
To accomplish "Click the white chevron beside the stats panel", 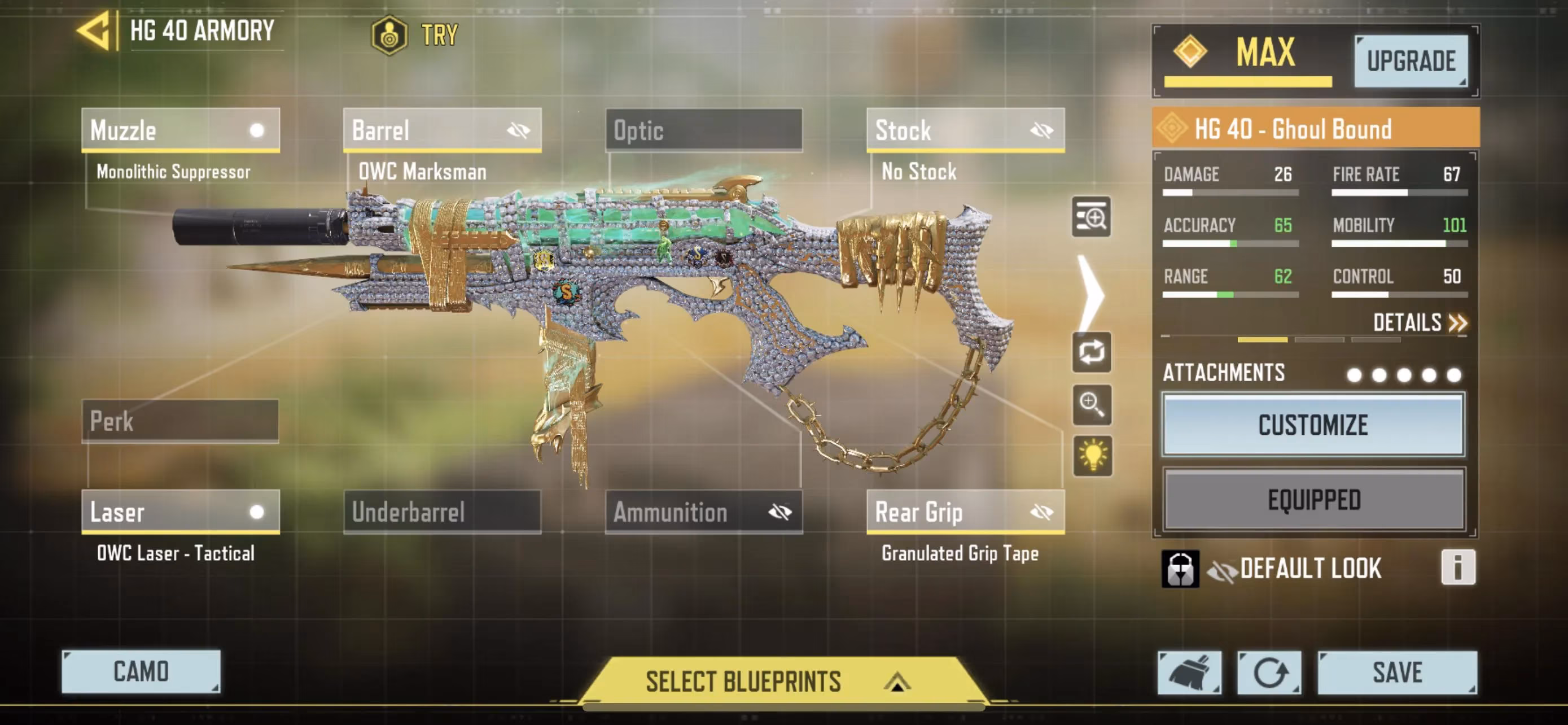I will [x=1093, y=294].
